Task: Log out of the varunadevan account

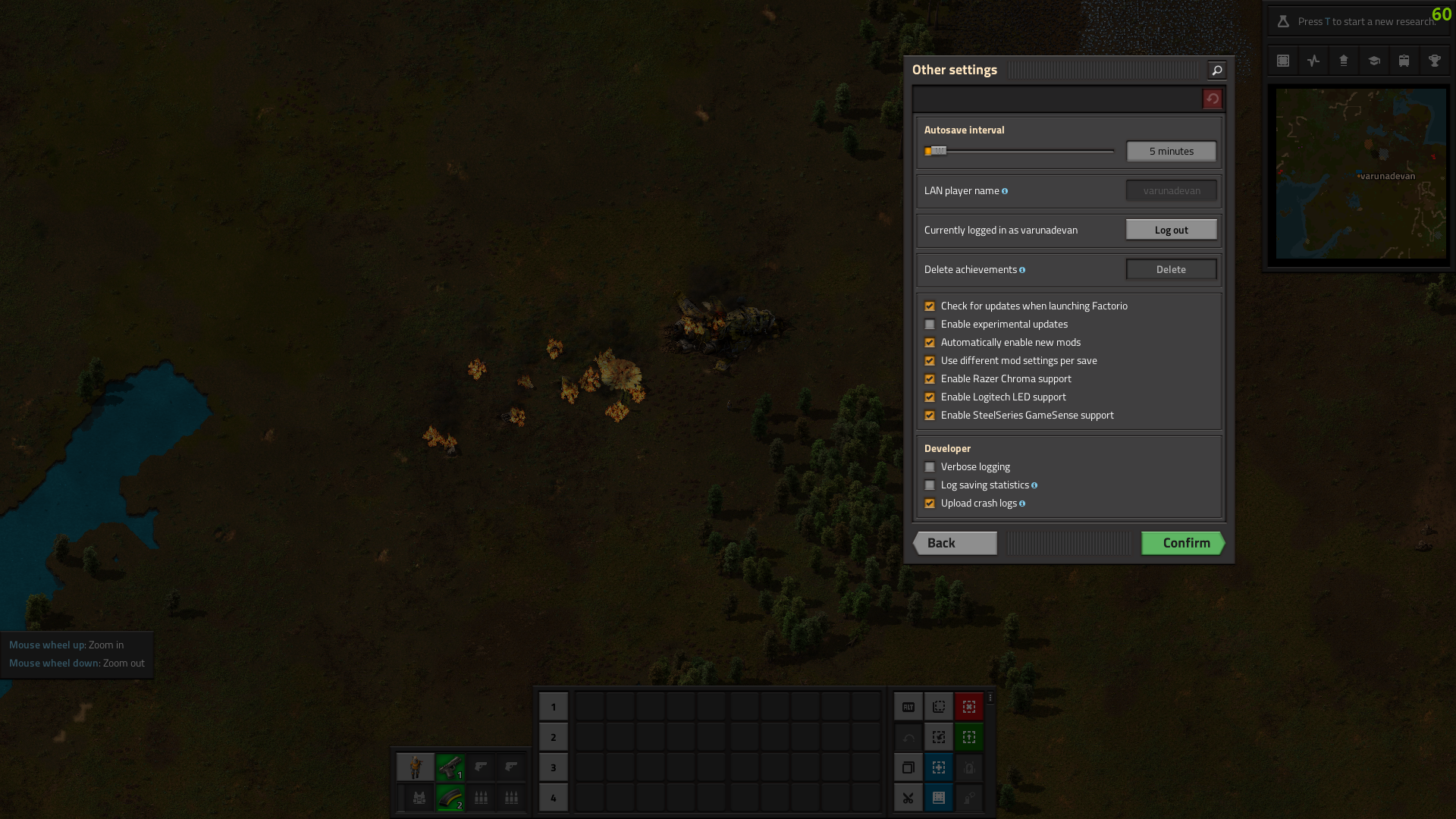Action: coord(1171,230)
